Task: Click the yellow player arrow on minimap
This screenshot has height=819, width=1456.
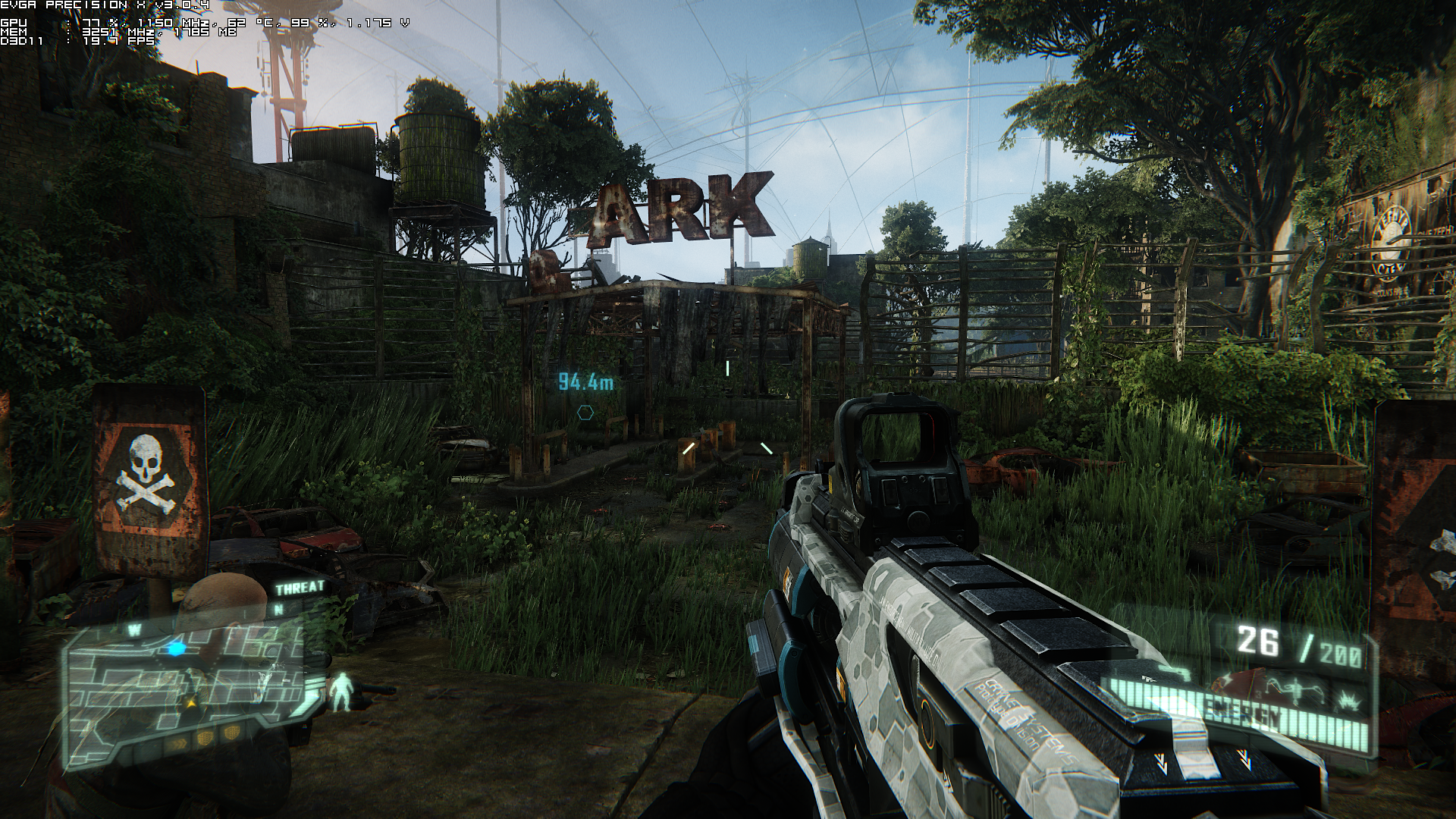Action: coord(193,703)
